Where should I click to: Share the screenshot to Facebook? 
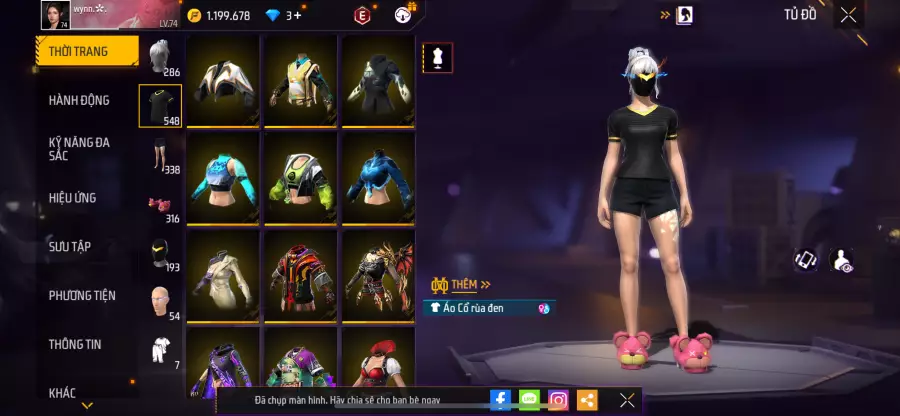[501, 400]
